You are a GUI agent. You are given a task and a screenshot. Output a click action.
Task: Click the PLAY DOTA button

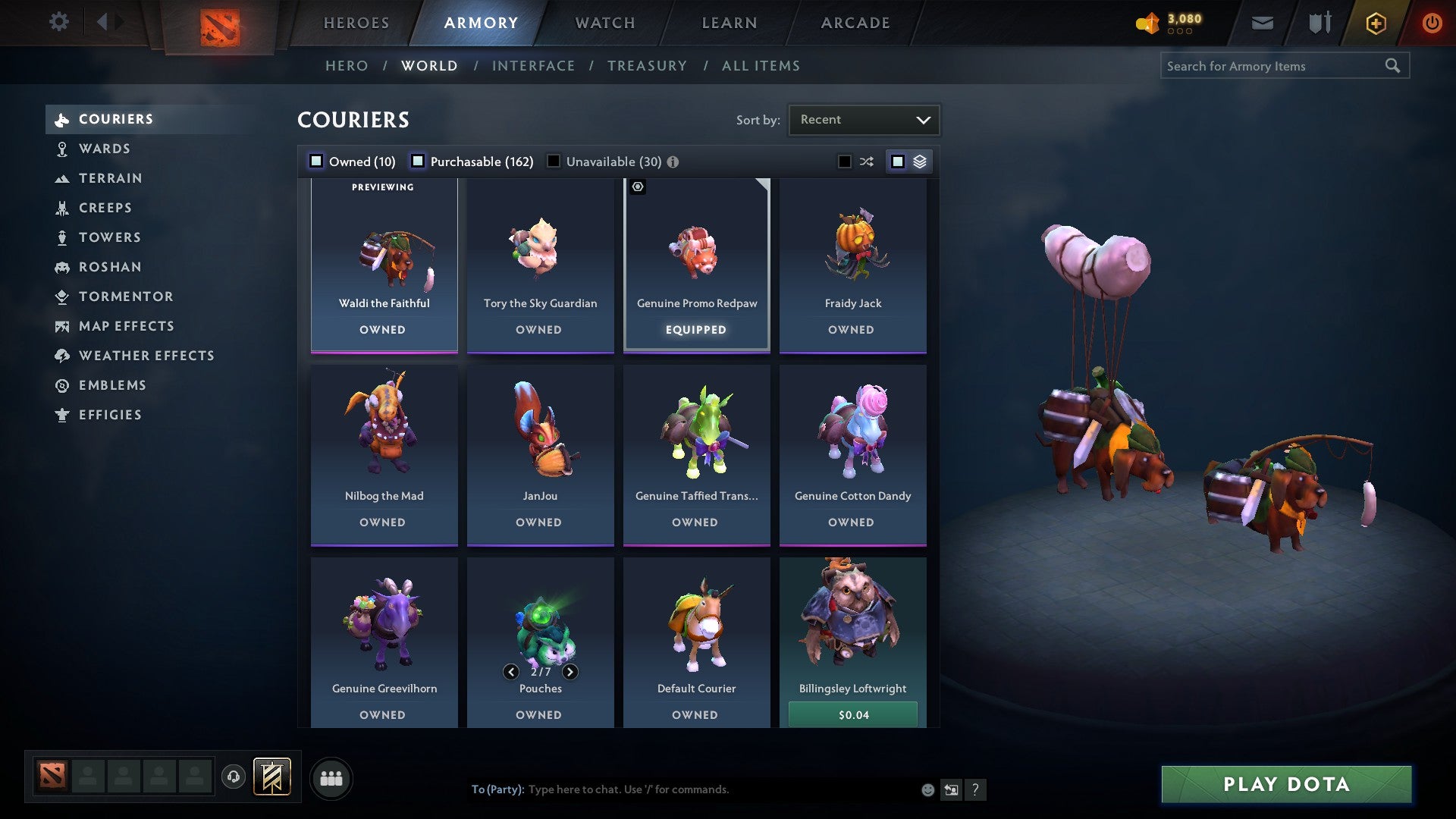[1285, 785]
